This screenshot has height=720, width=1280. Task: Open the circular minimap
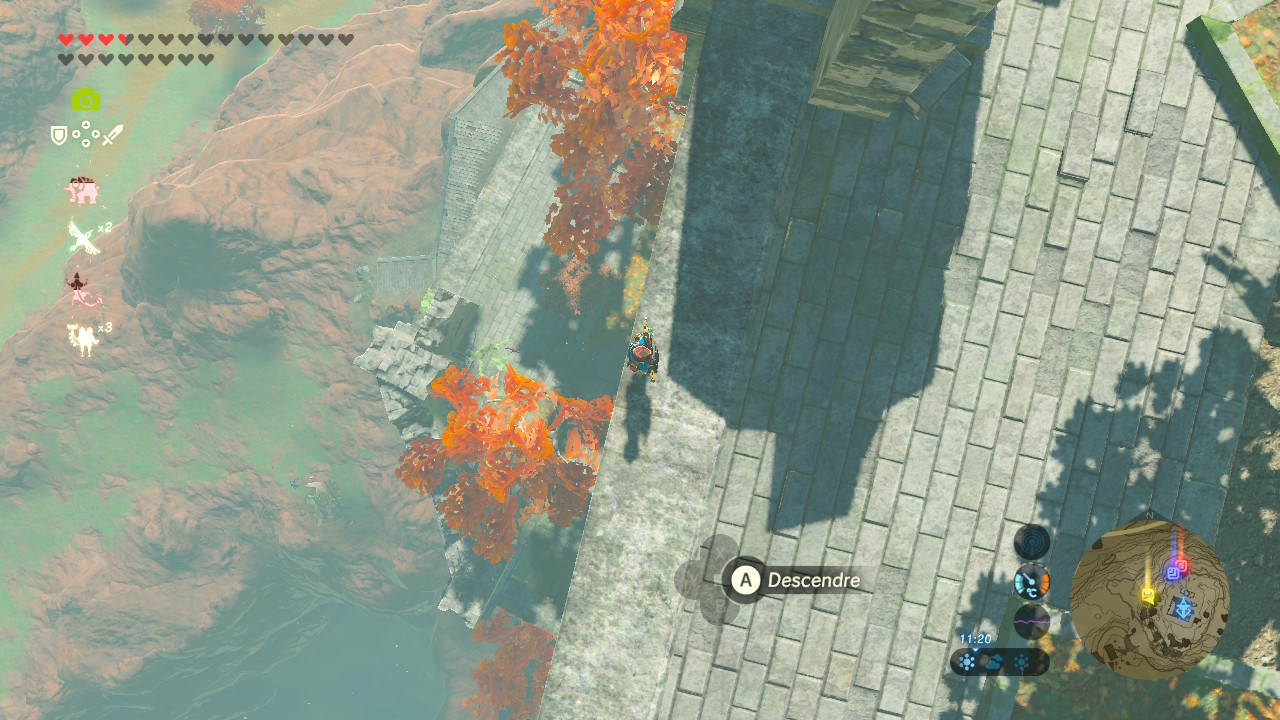1149,598
